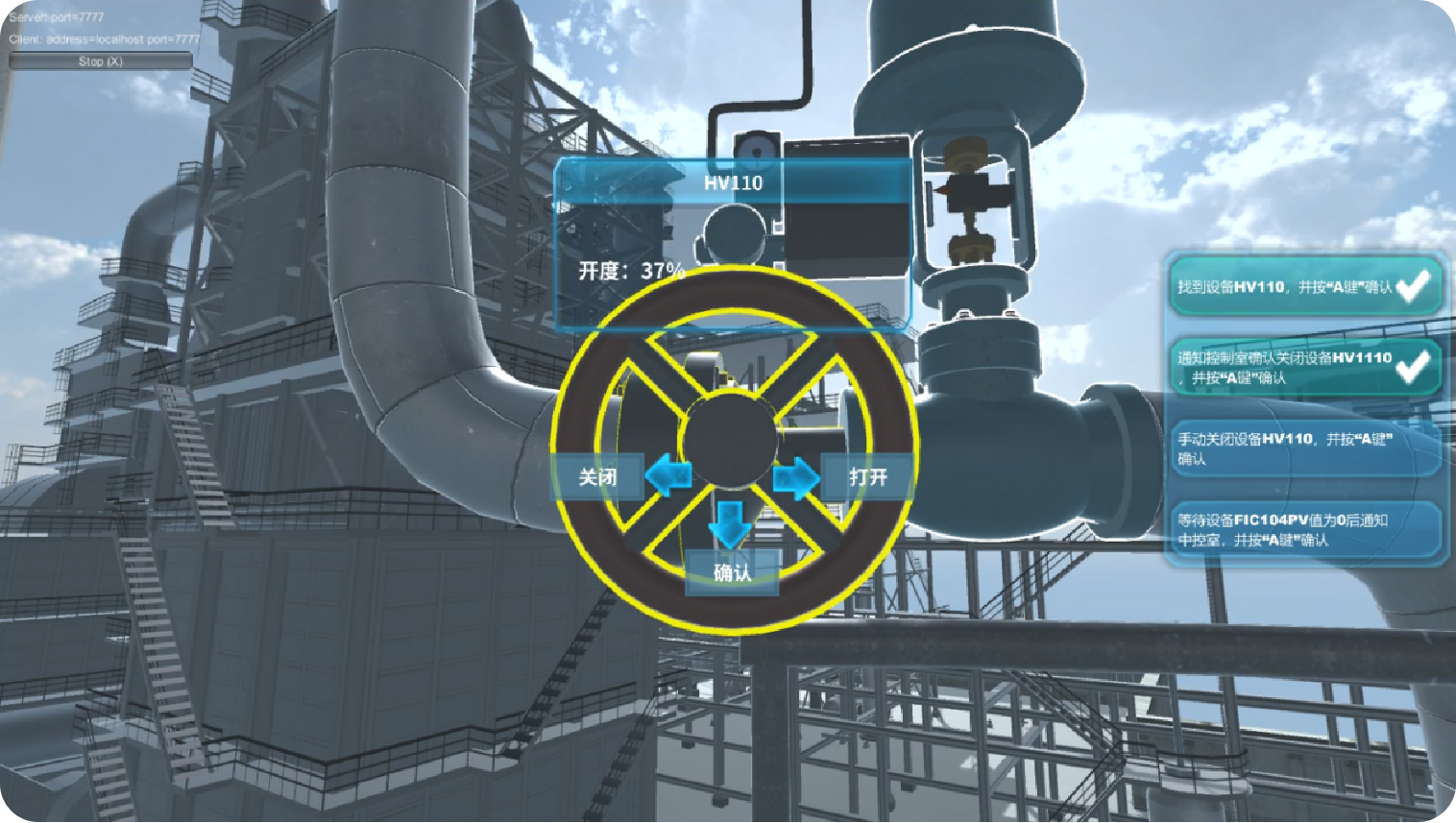Select the '等待设备FIC104PV值为0' task row

tap(1303, 530)
